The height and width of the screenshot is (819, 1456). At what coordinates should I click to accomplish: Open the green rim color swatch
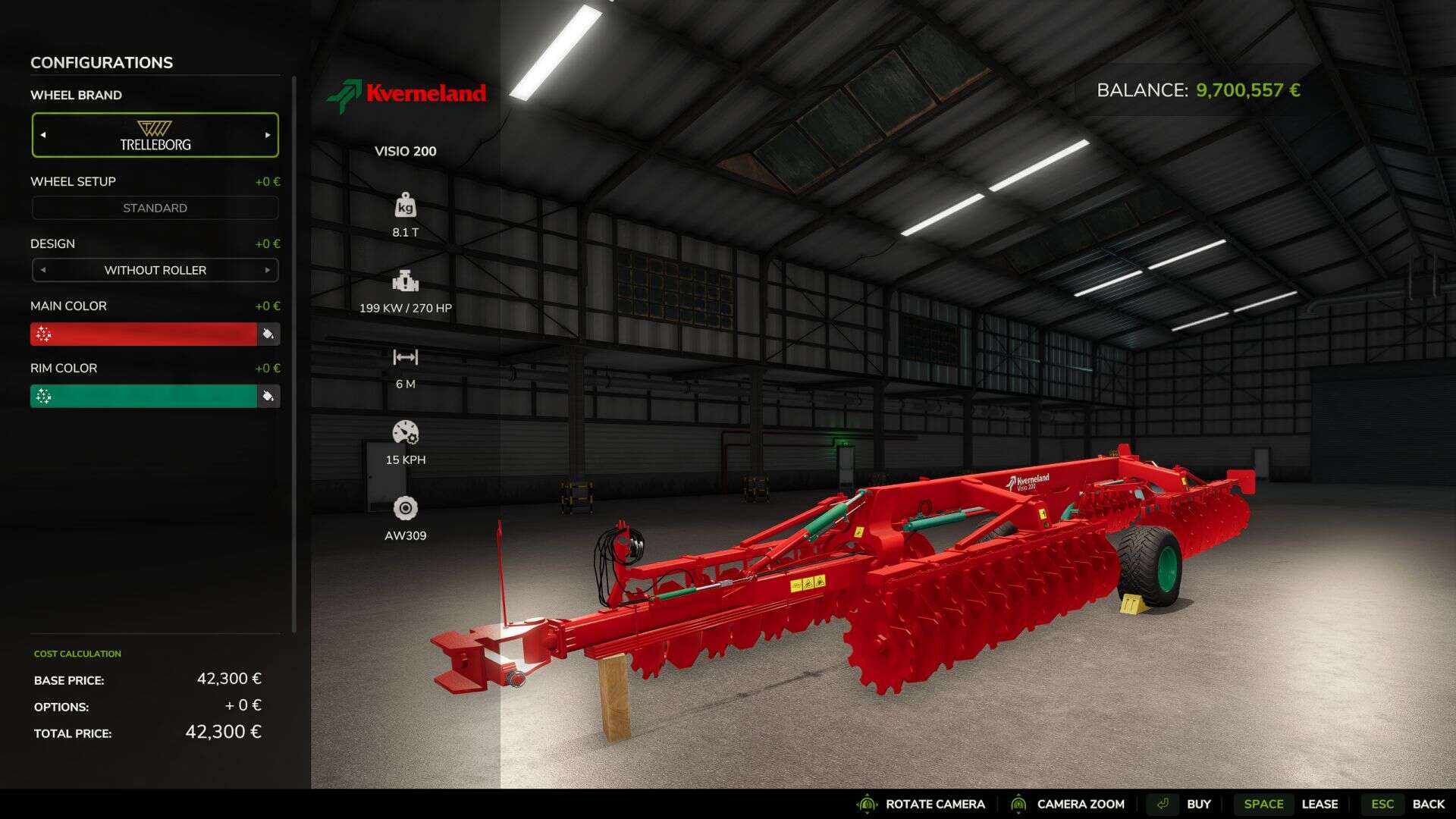pos(143,396)
